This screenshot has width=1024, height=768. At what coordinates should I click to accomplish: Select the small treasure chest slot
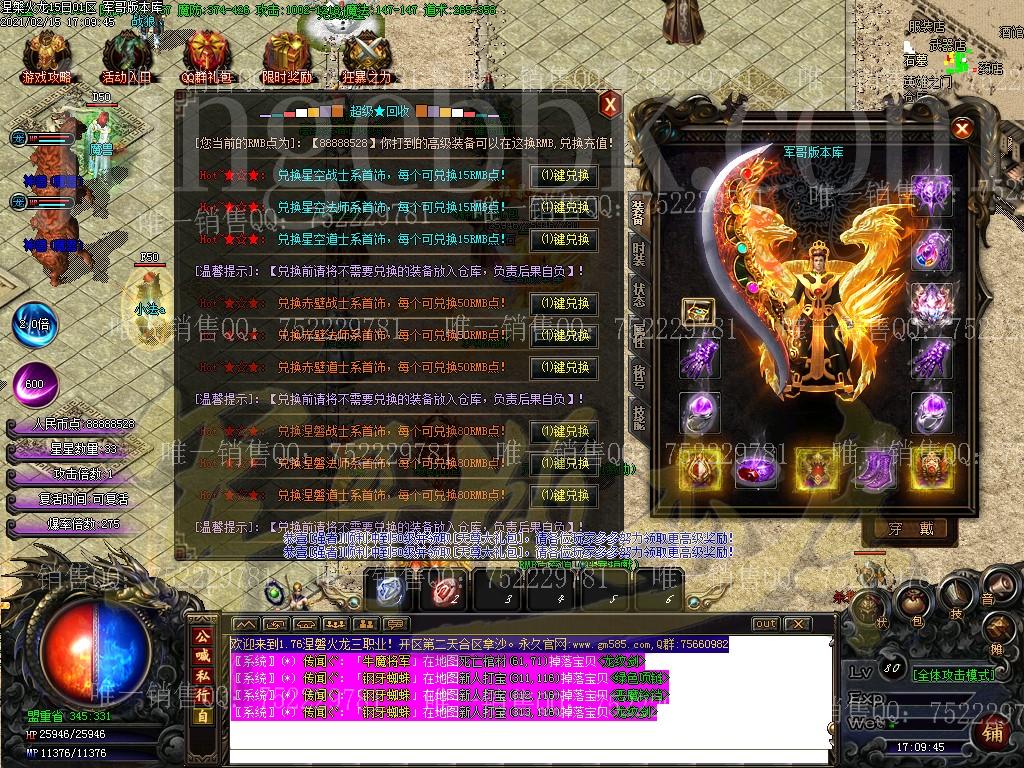(x=698, y=312)
